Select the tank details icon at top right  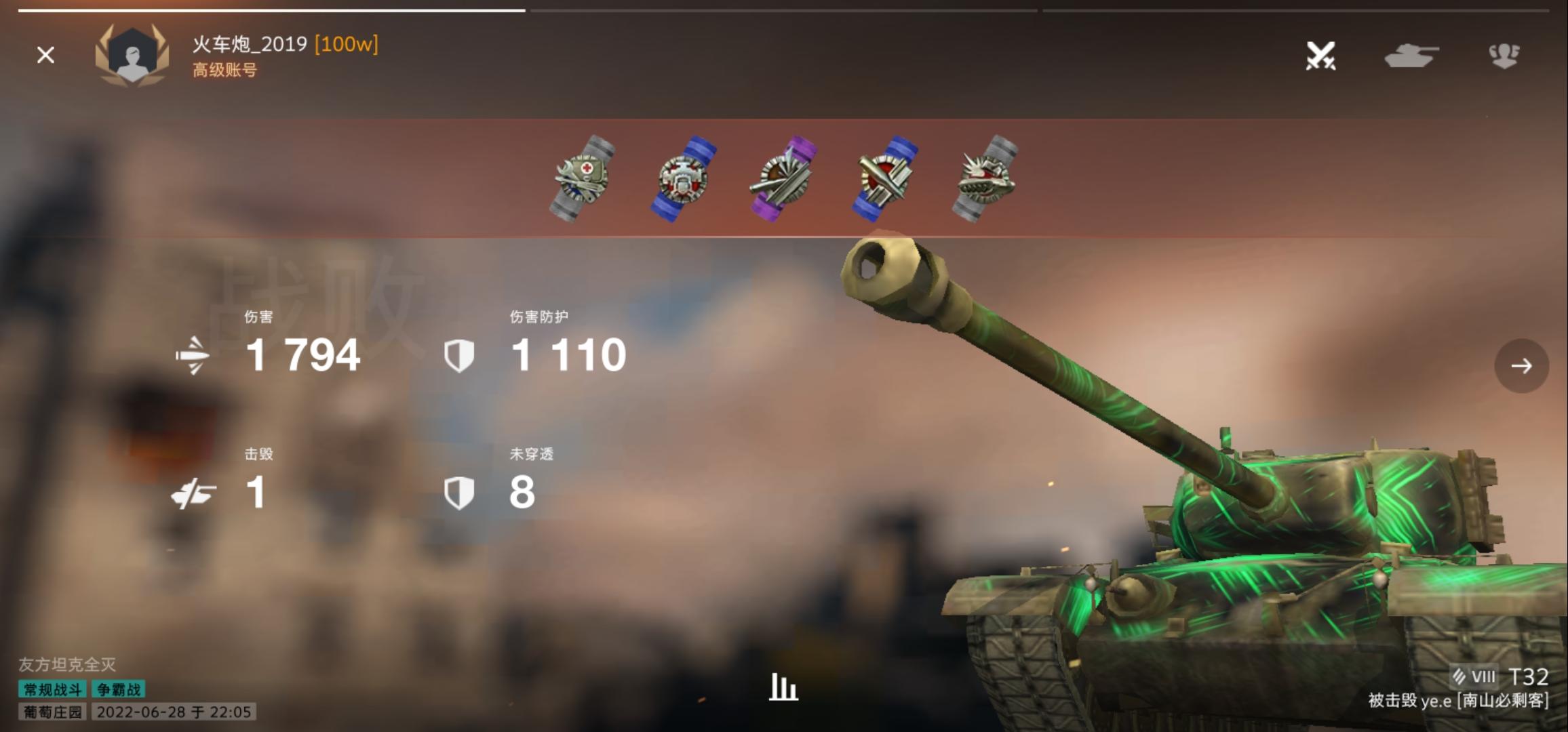click(1411, 56)
